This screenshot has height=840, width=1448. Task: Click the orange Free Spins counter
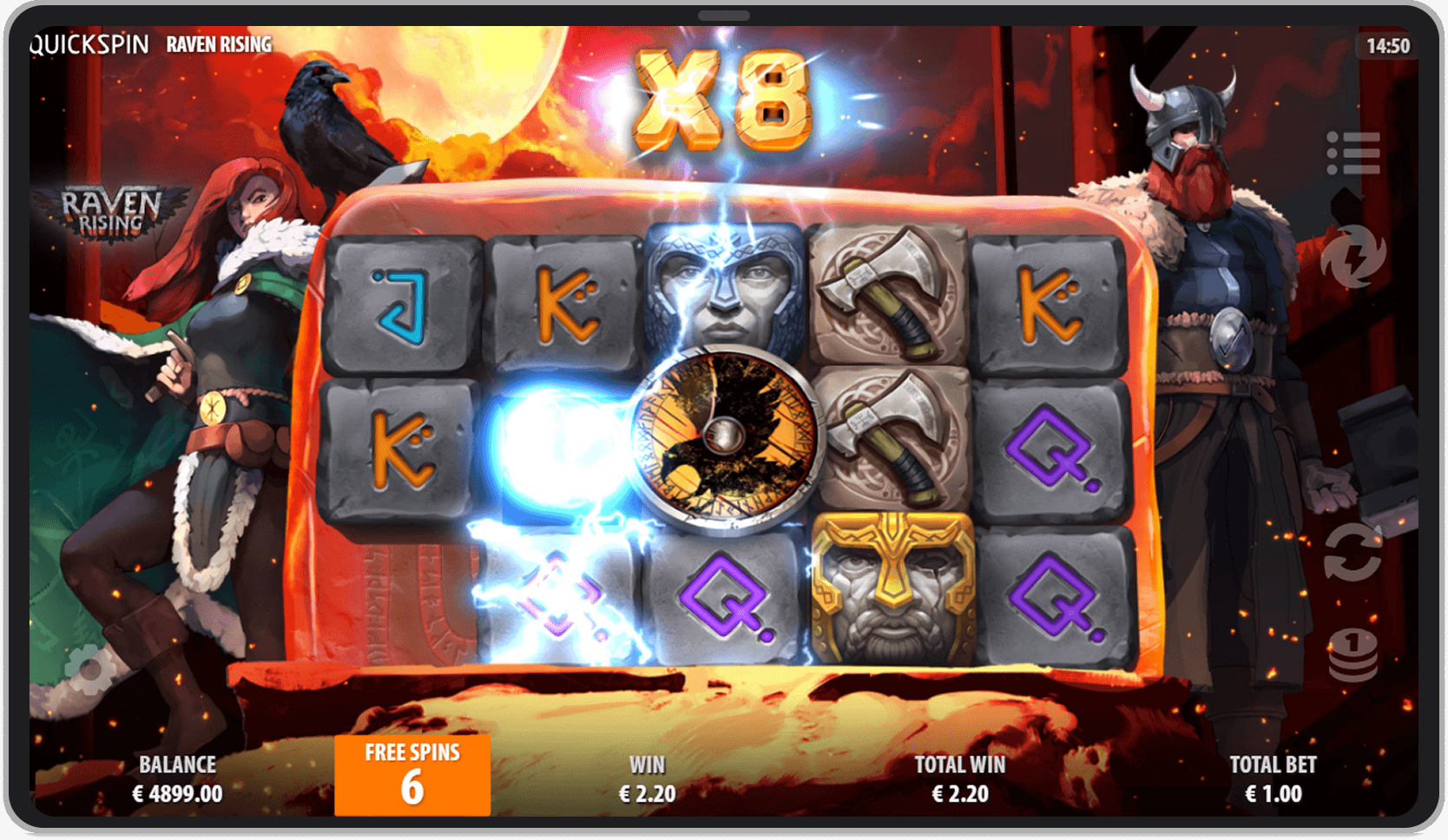411,775
